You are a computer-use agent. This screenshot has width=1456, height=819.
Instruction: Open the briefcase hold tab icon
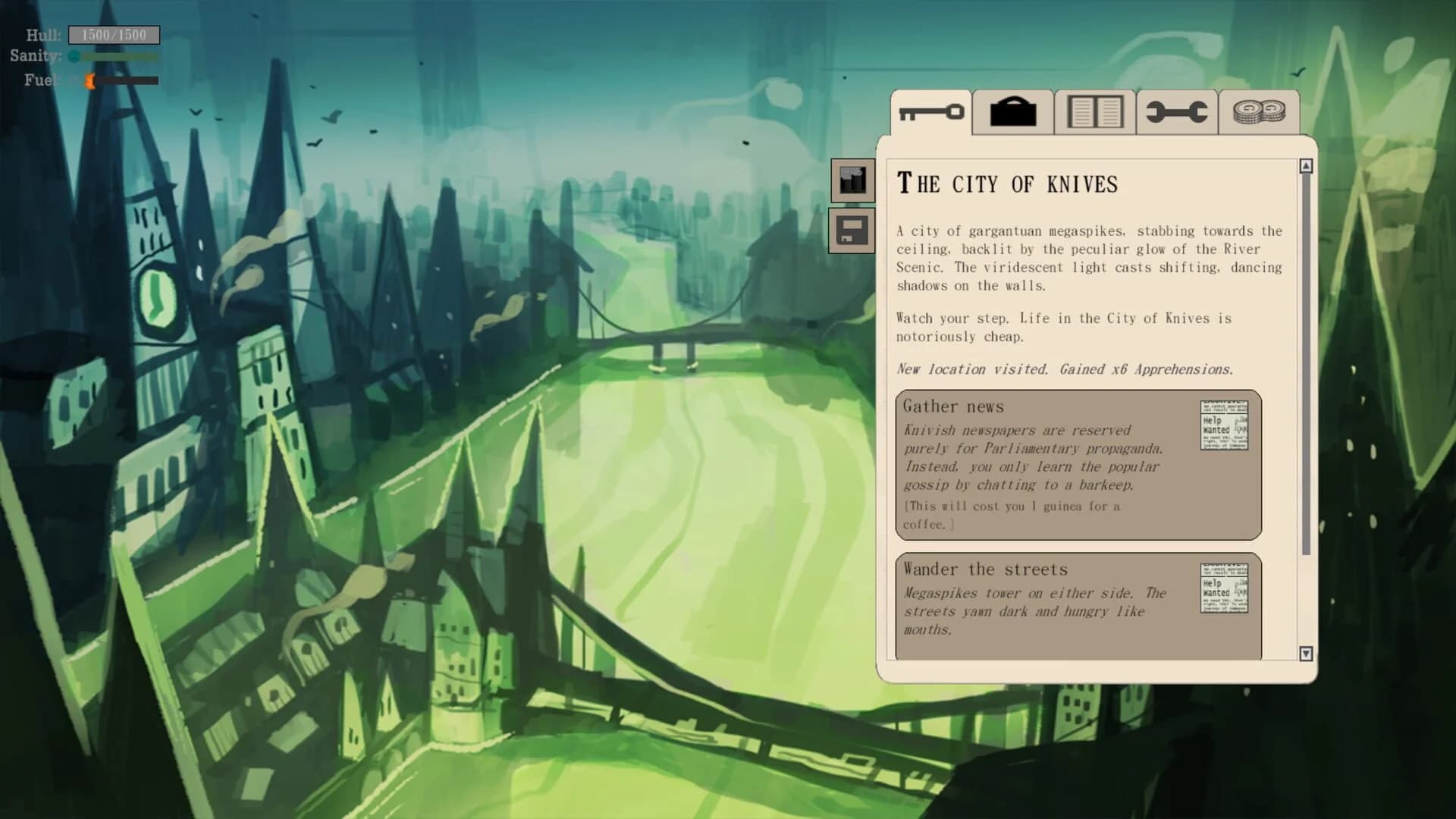pos(1013,112)
